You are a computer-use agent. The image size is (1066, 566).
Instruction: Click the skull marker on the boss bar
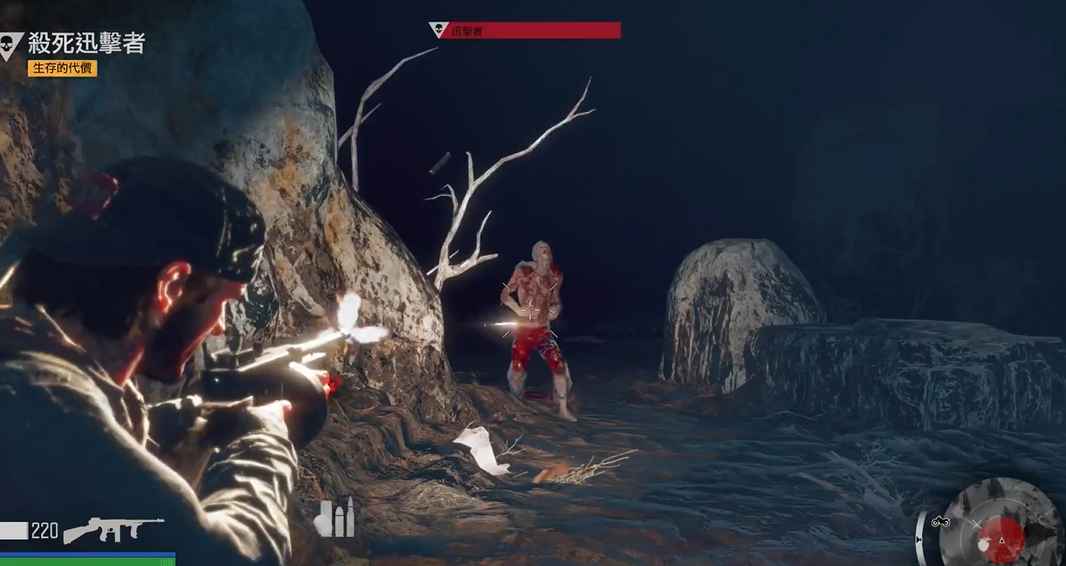tap(437, 30)
